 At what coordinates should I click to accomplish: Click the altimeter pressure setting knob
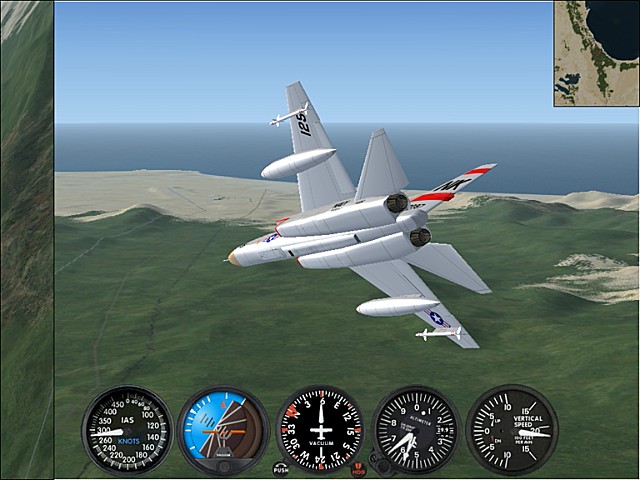point(380,466)
